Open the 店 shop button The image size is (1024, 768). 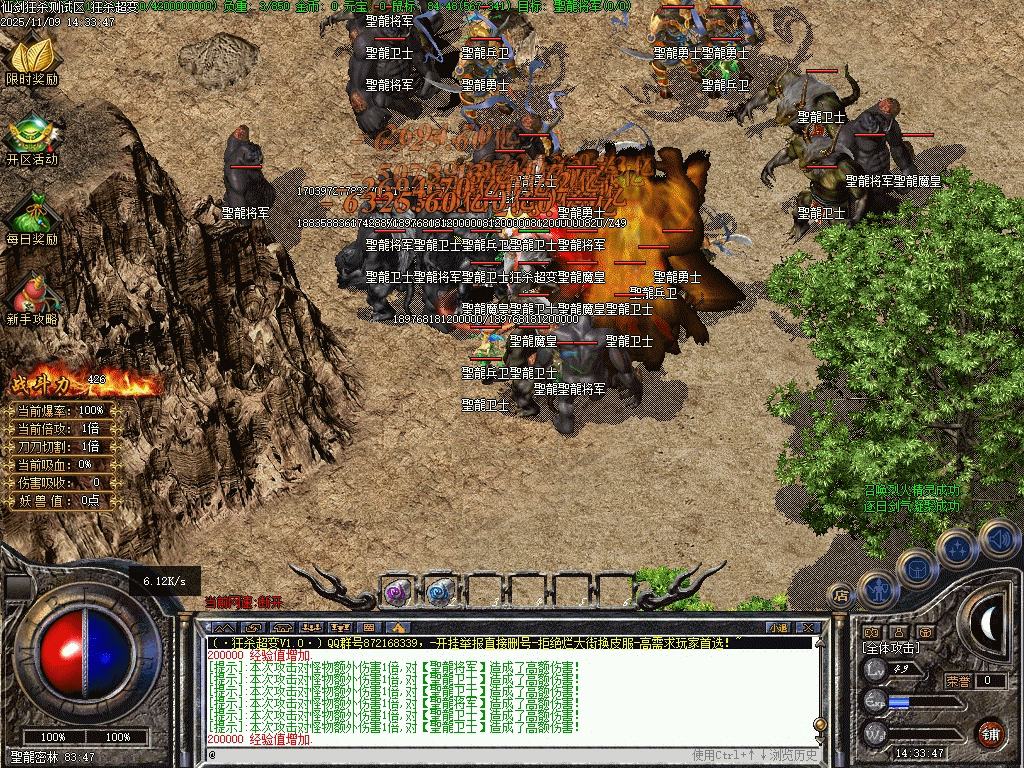[x=841, y=596]
